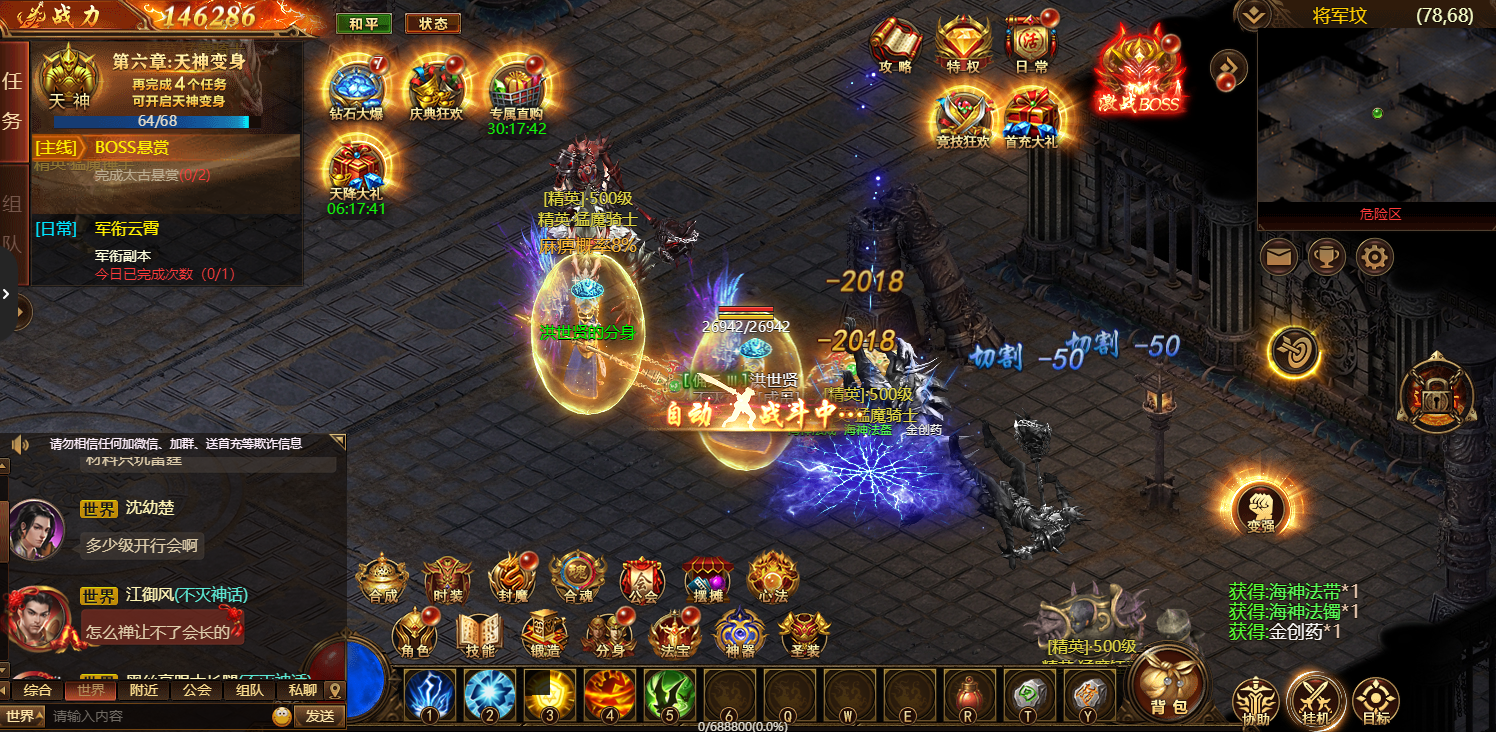Toggle 挂机 auto-battle mode
This screenshot has height=732, width=1496.
point(1315,699)
